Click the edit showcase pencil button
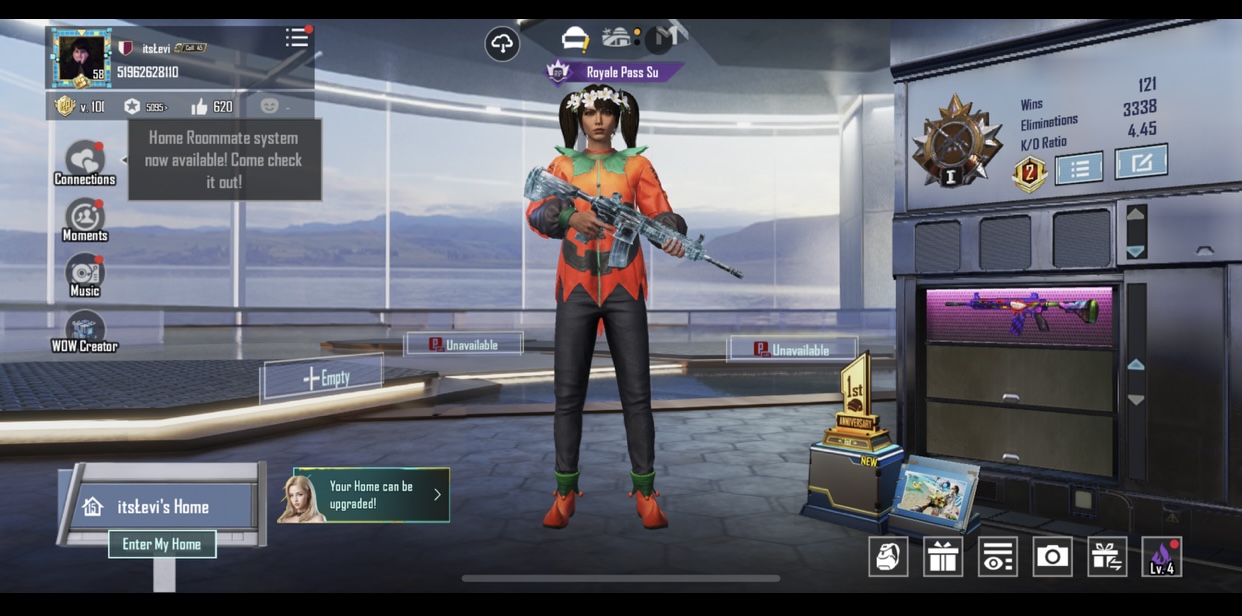This screenshot has width=1242, height=616. [1141, 162]
